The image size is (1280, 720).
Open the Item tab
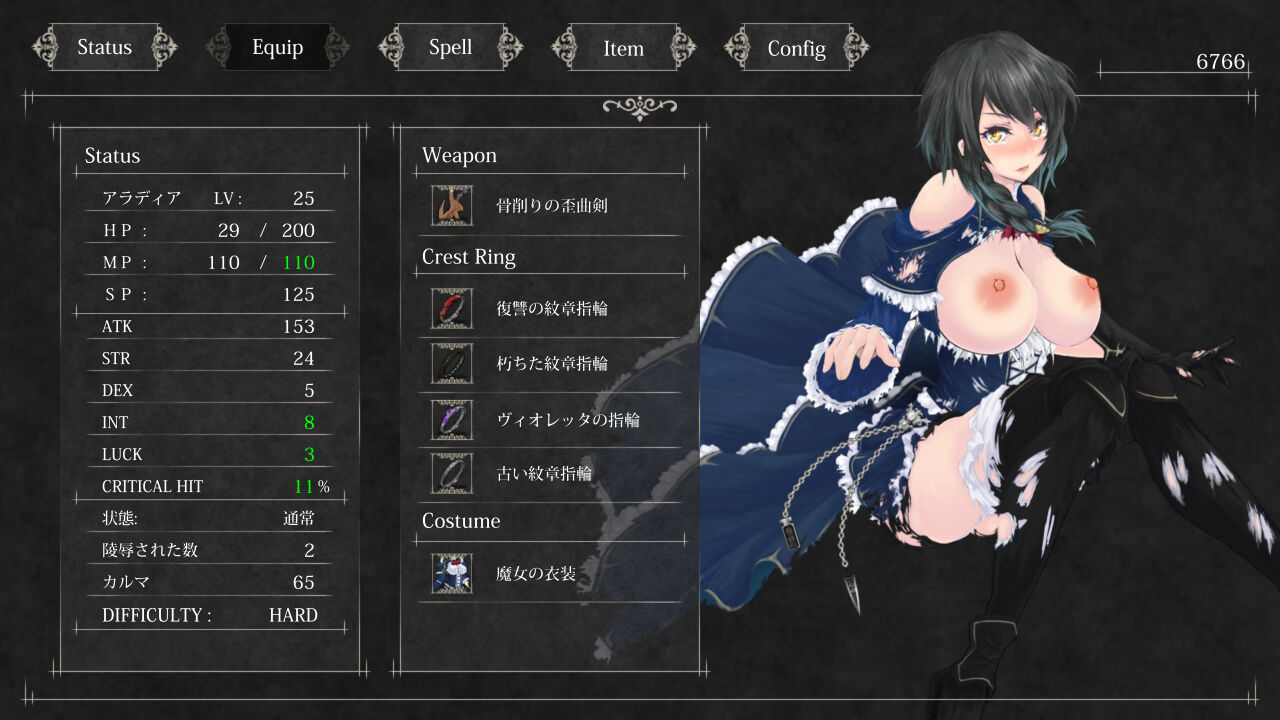click(x=625, y=47)
